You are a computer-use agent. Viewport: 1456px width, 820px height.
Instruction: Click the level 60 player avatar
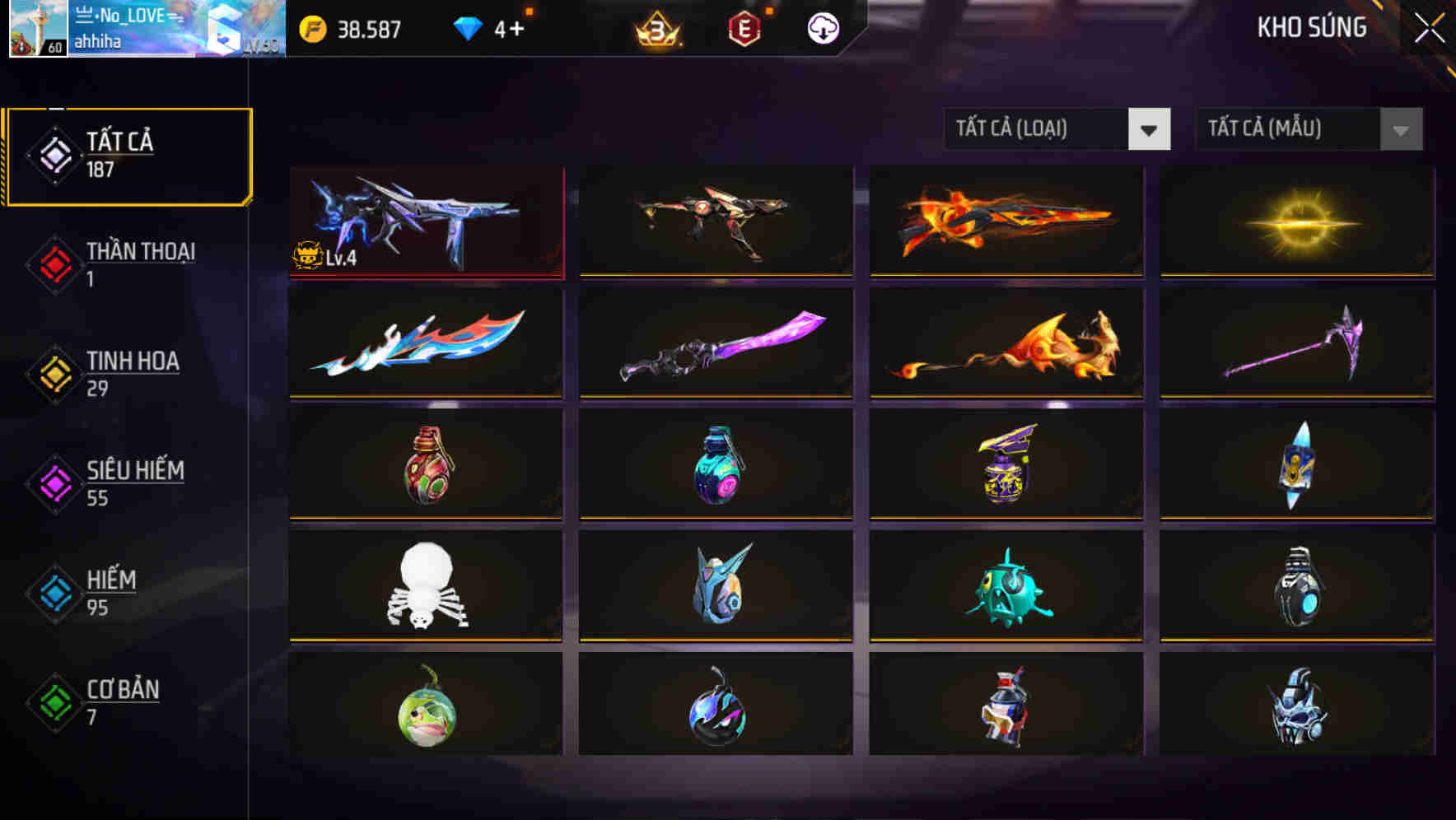tap(40, 29)
